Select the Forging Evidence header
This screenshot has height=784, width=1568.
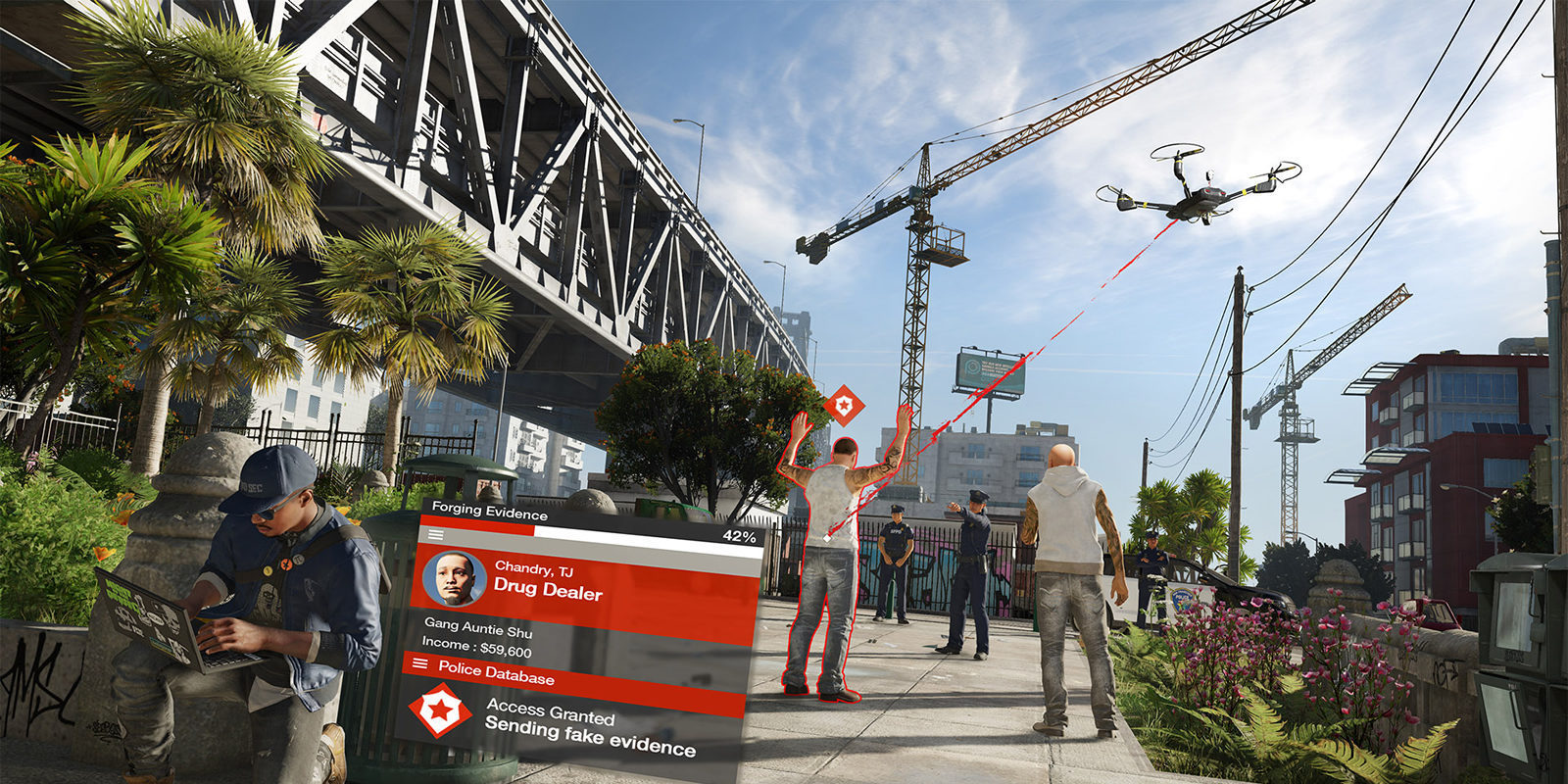coord(490,510)
